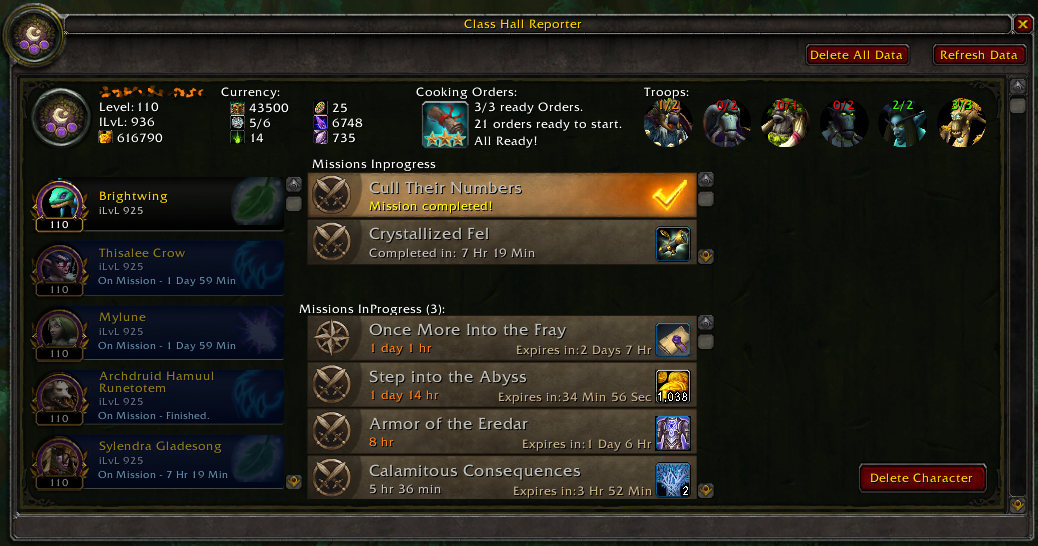The image size is (1038, 546).
Task: Delete this character's data
Action: [921, 478]
